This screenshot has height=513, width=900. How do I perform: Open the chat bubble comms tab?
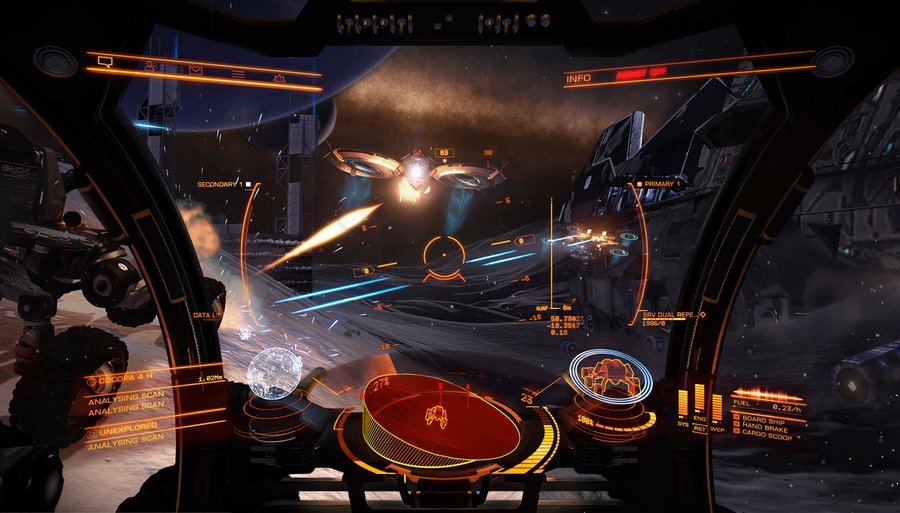point(105,63)
